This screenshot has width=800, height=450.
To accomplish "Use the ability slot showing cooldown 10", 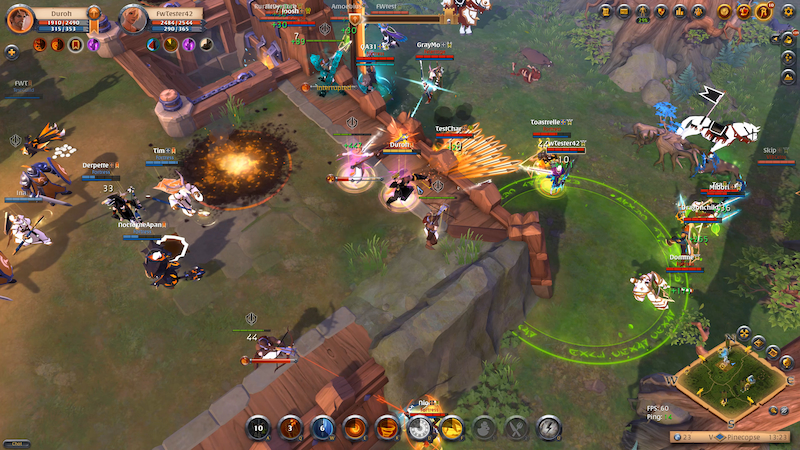I will pos(259,429).
